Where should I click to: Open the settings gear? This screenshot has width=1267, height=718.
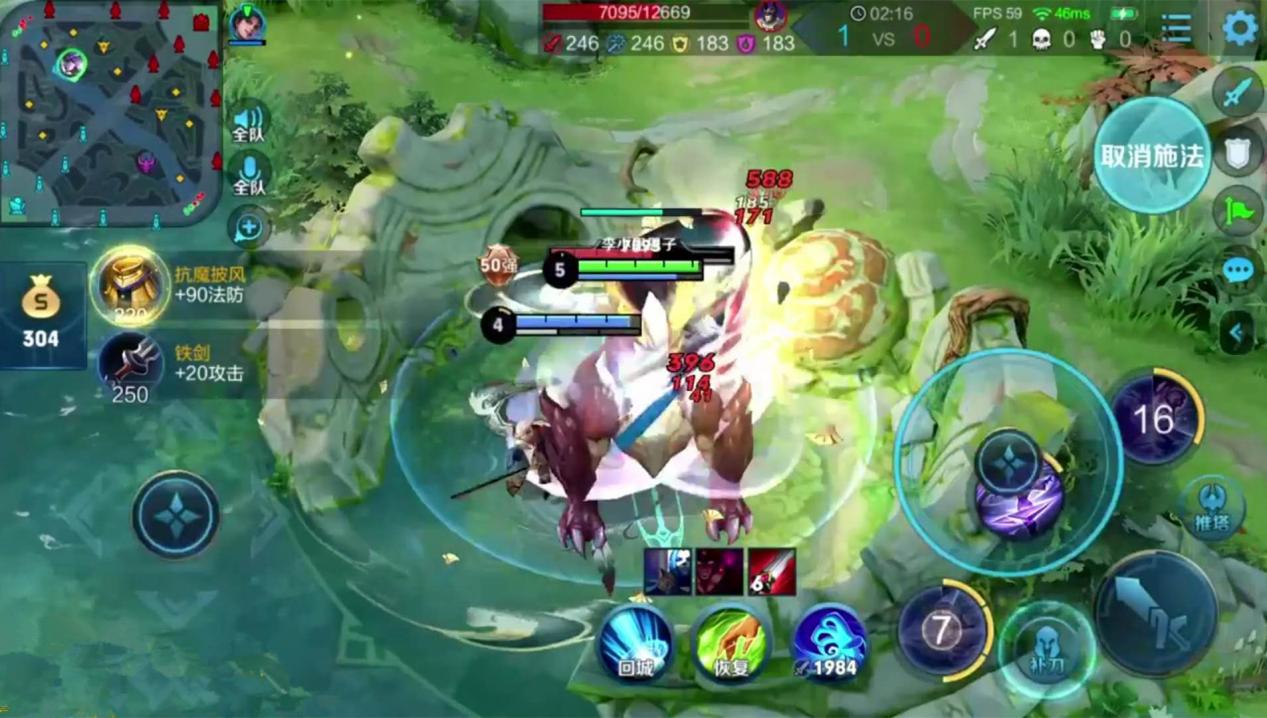pyautogui.click(x=1240, y=28)
